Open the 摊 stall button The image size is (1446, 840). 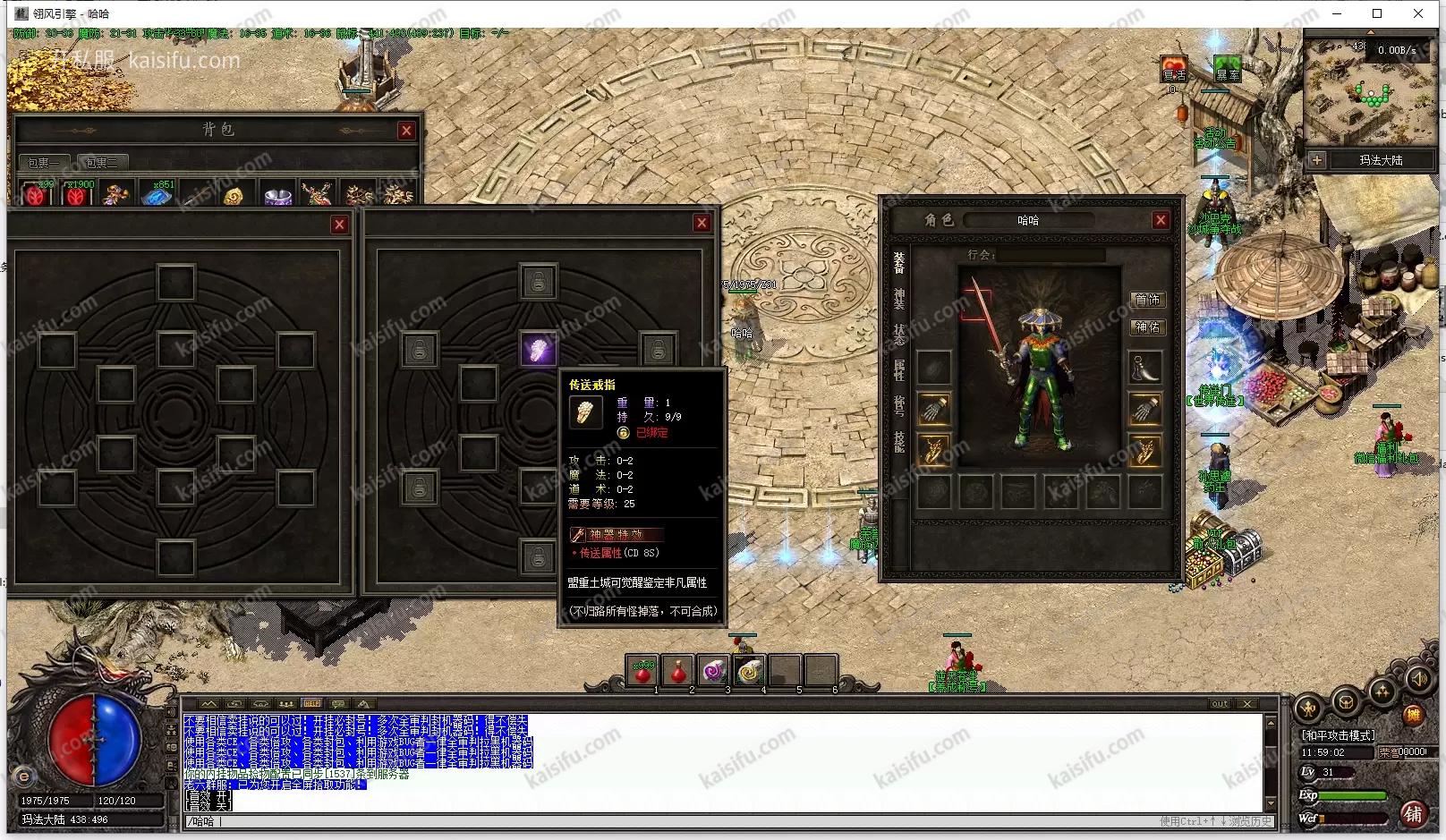point(1412,715)
